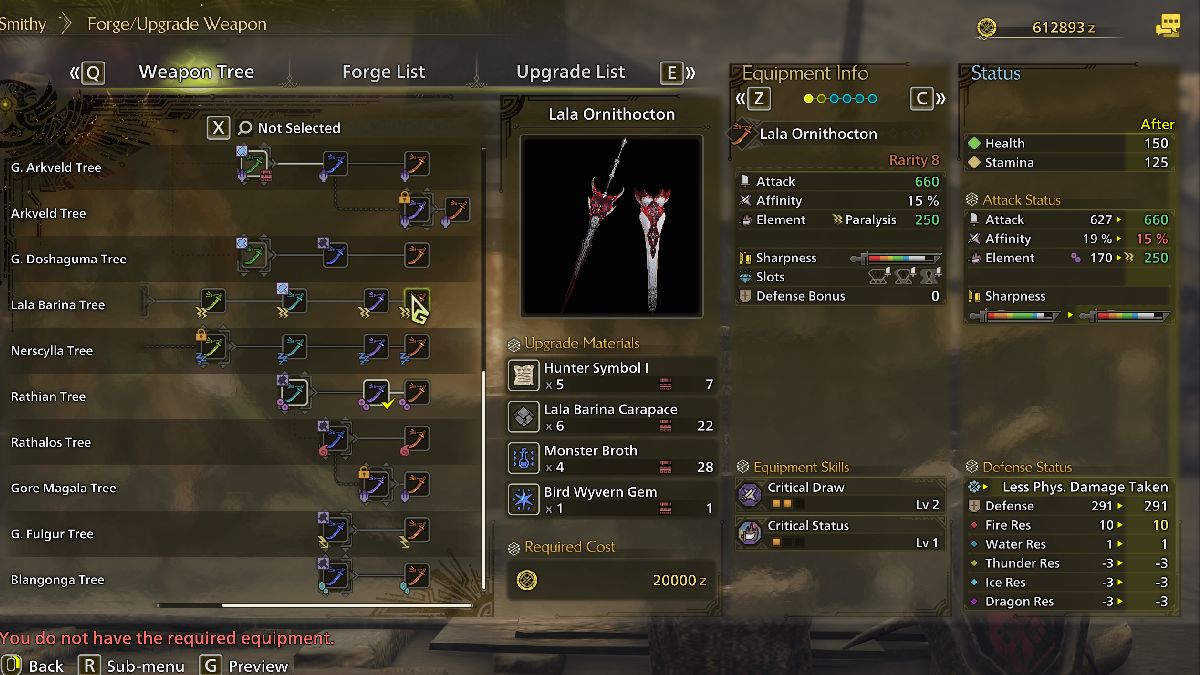
Task: Choose the Monster Broth material row
Action: point(612,458)
